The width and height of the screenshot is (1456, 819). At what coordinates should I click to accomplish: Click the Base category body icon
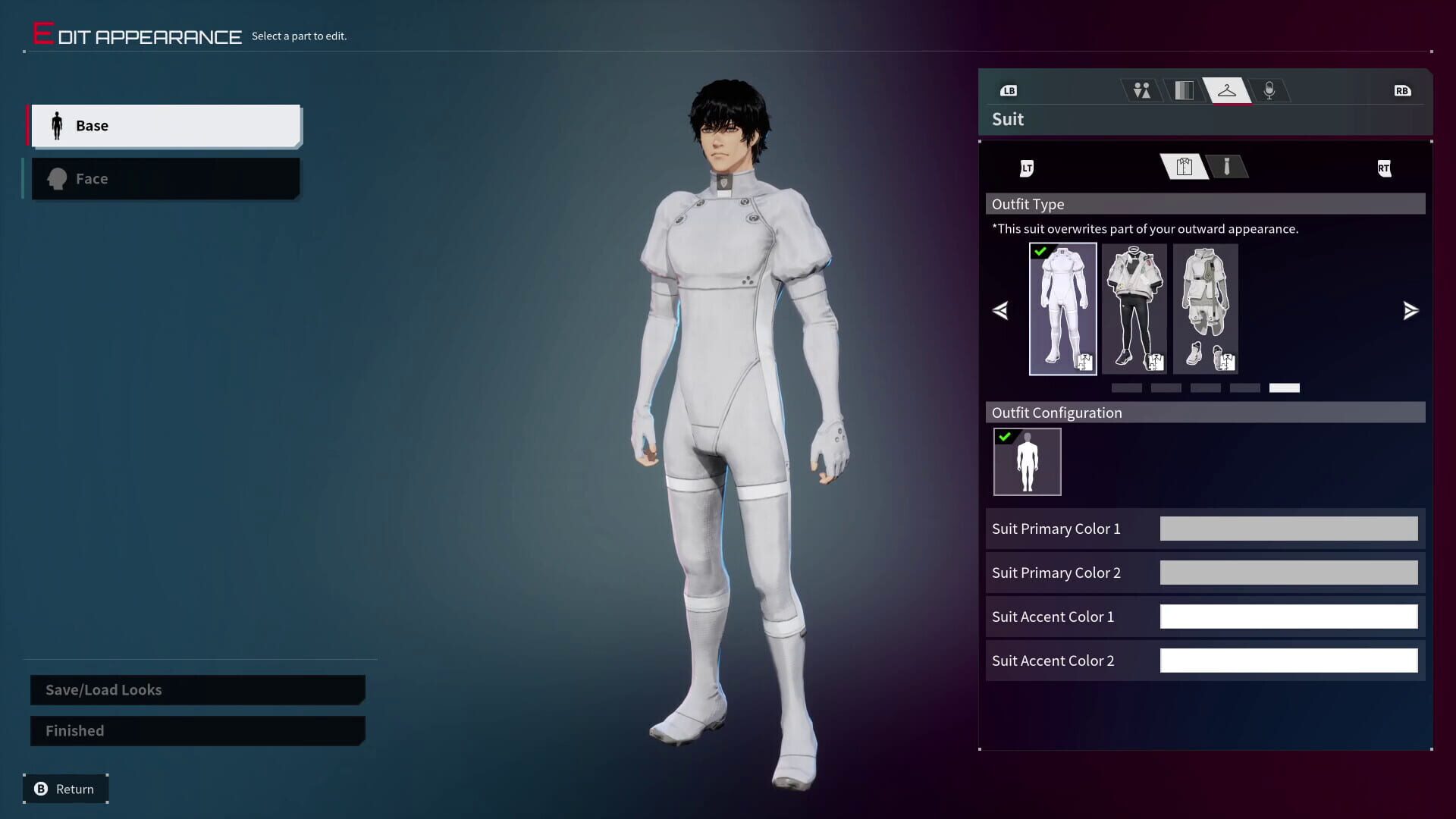56,125
